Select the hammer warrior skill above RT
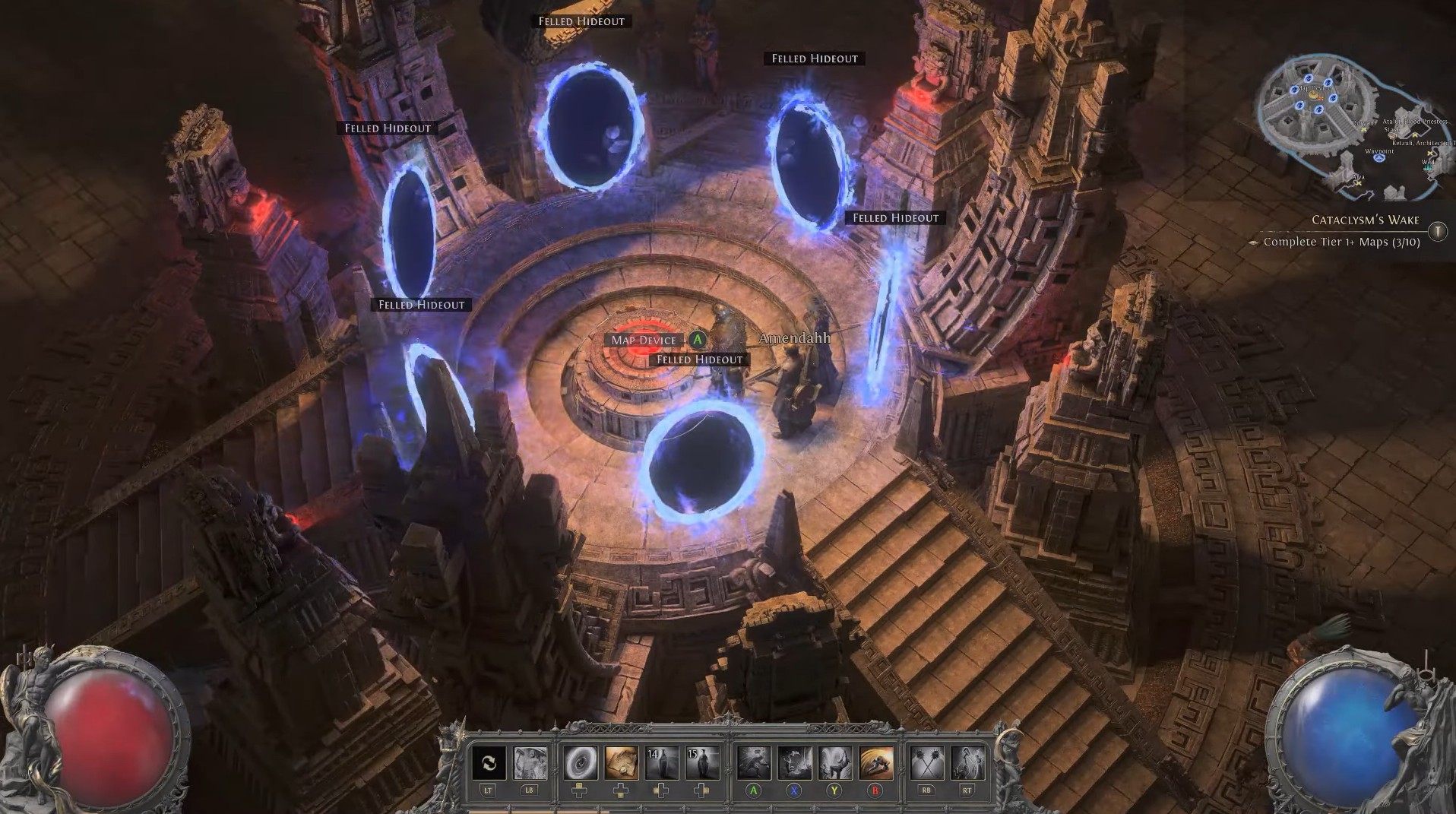 [967, 763]
